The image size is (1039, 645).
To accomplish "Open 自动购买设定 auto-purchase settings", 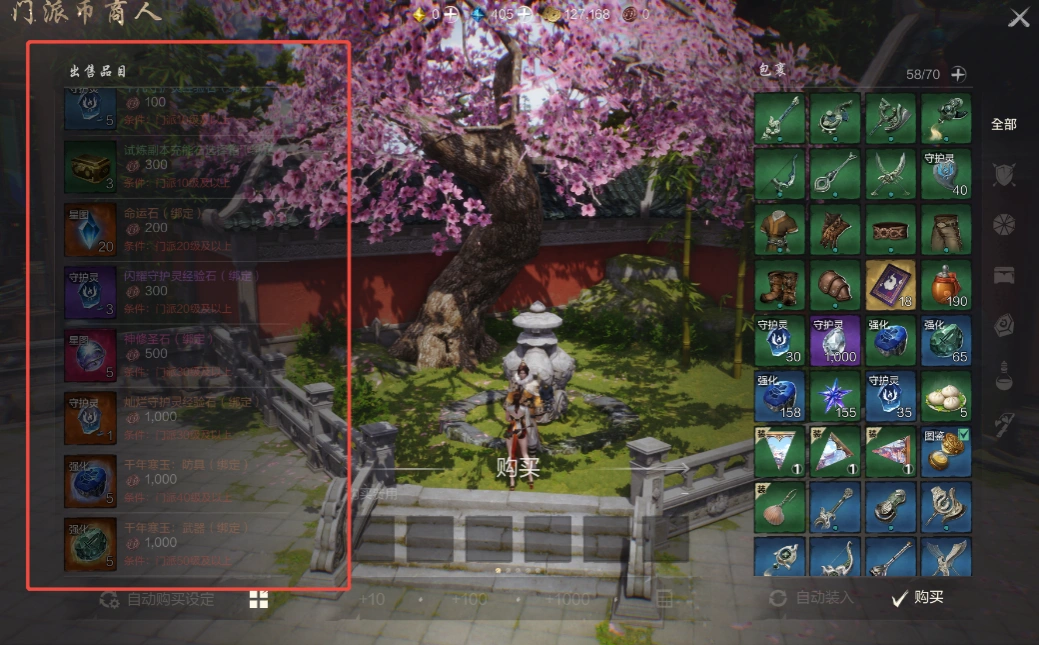I will coord(158,600).
